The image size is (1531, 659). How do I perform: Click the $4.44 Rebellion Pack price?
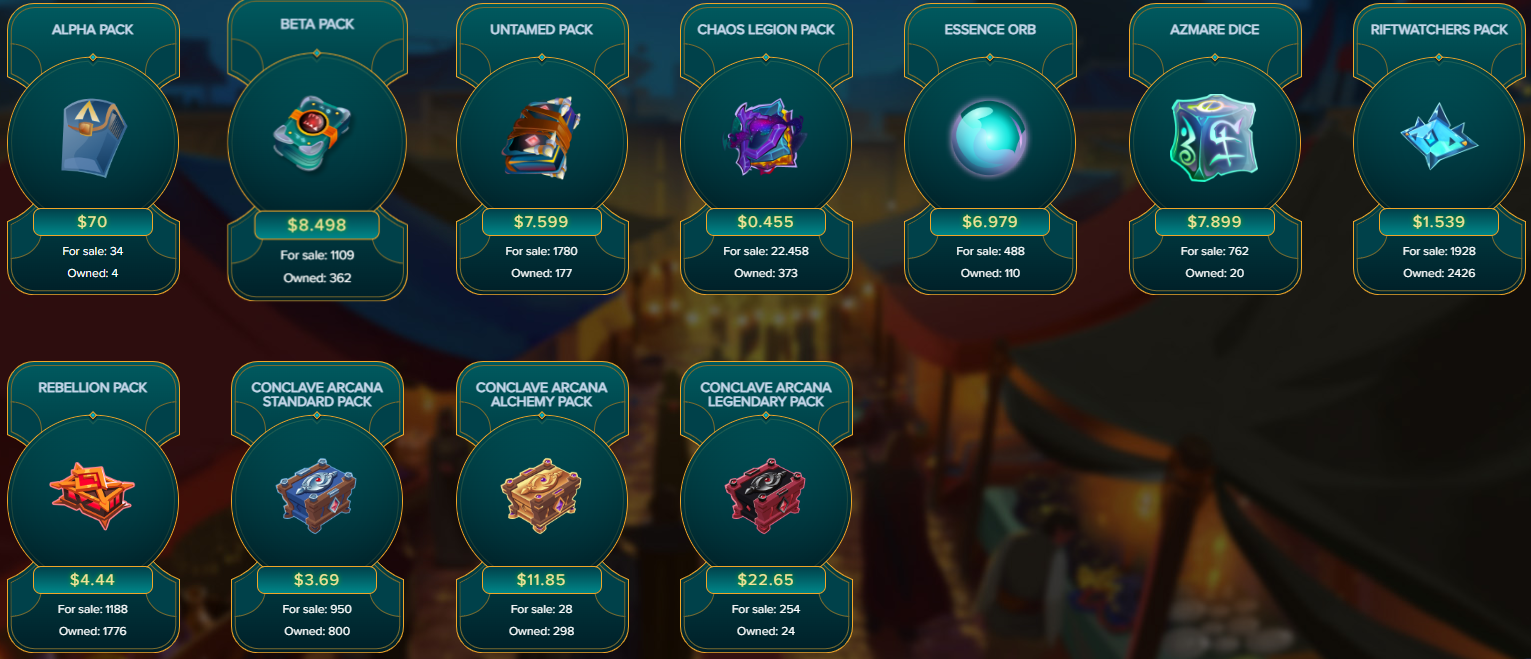click(x=93, y=580)
